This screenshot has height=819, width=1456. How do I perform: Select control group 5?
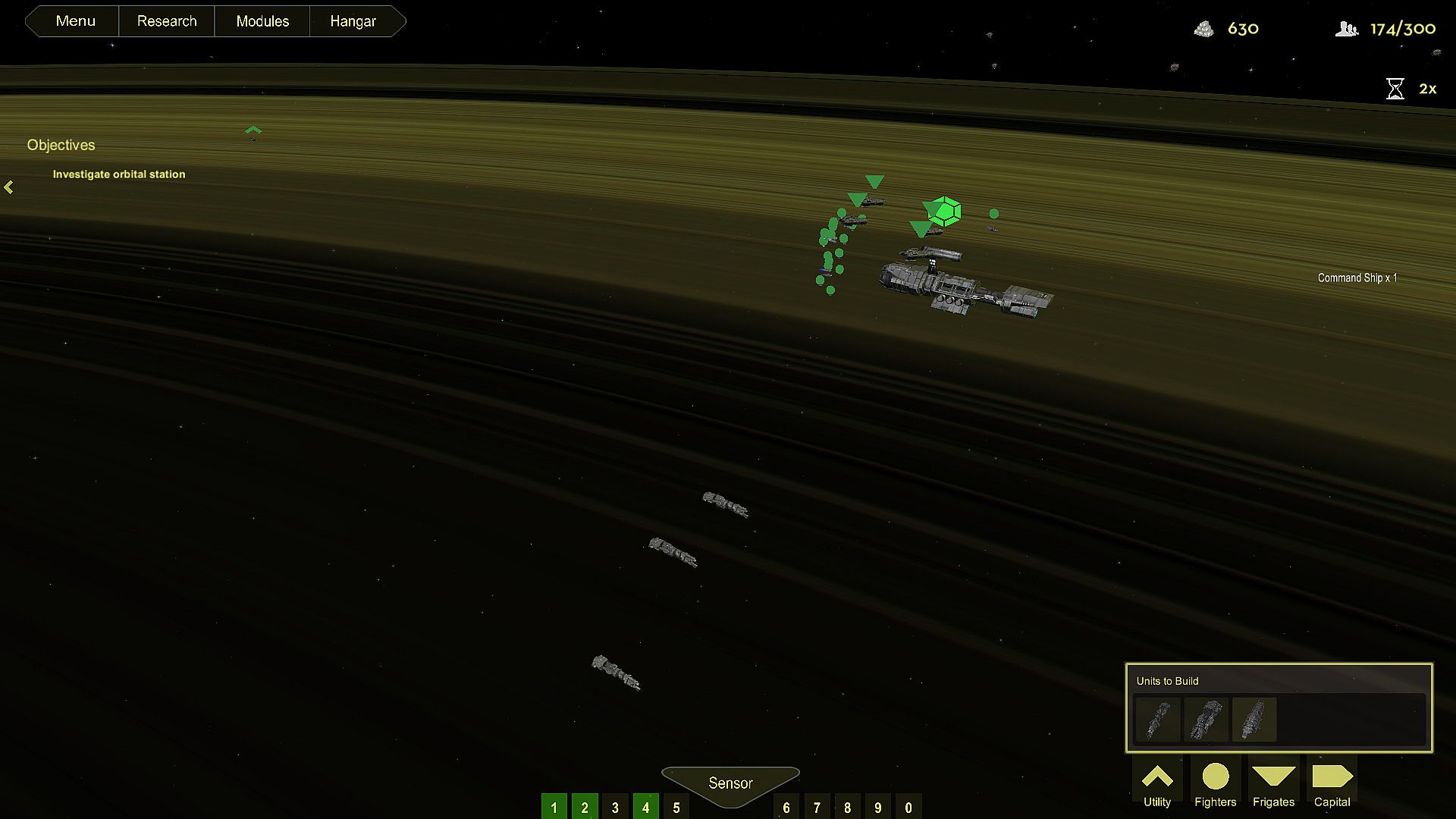pos(676,807)
